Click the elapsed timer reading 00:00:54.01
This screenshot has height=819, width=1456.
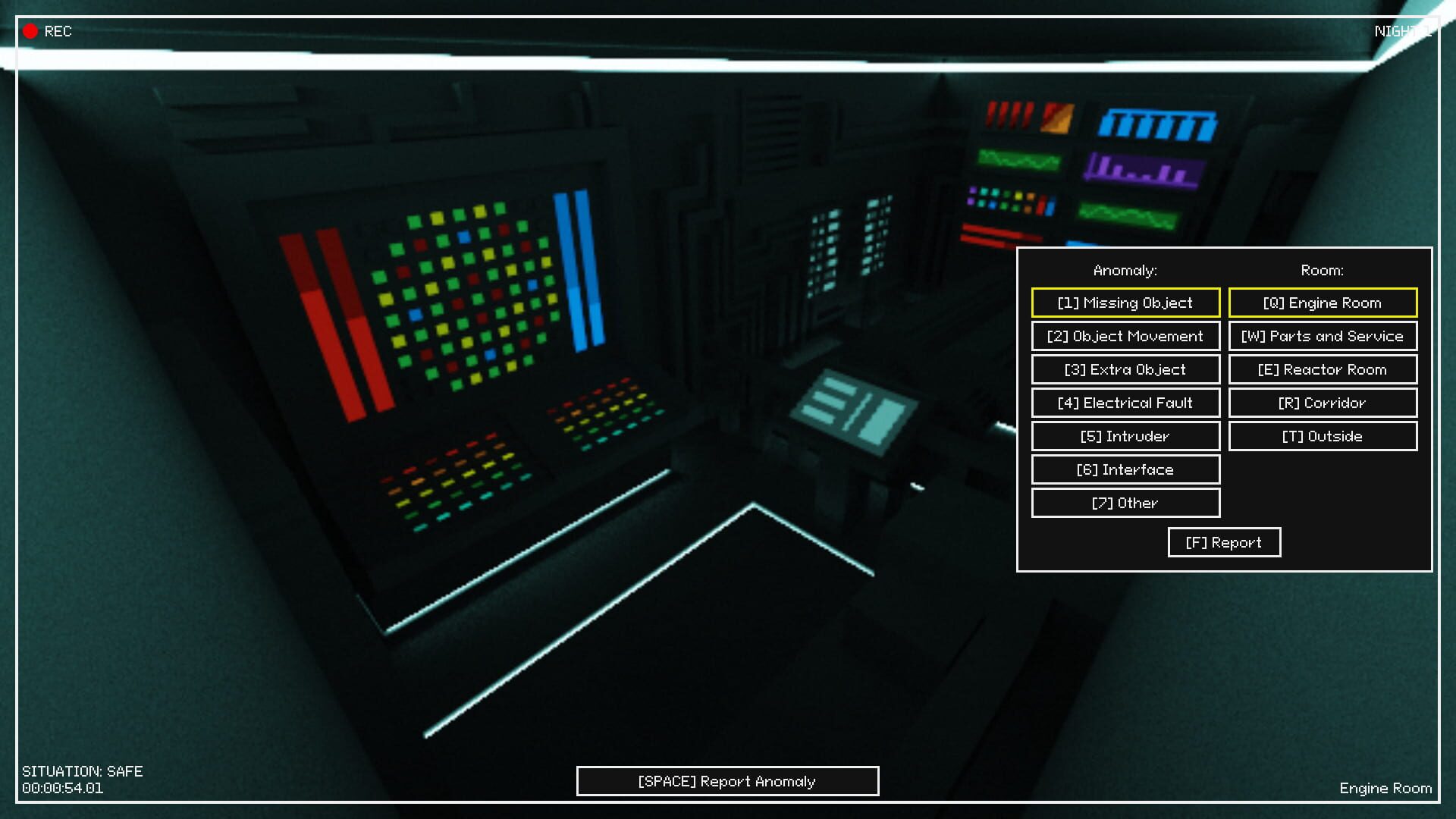(x=62, y=788)
